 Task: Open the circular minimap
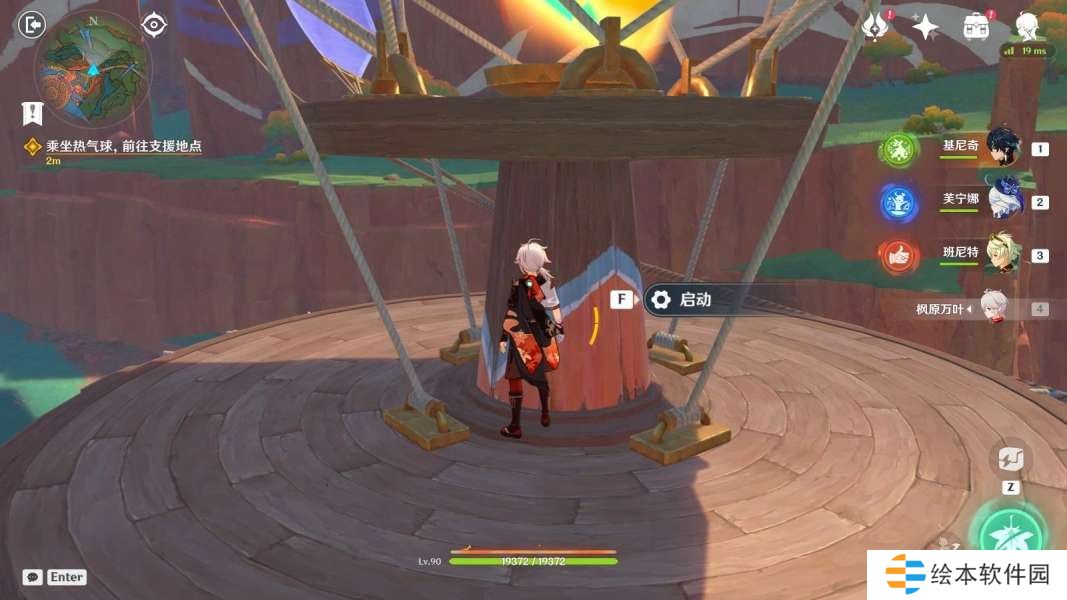click(x=92, y=67)
